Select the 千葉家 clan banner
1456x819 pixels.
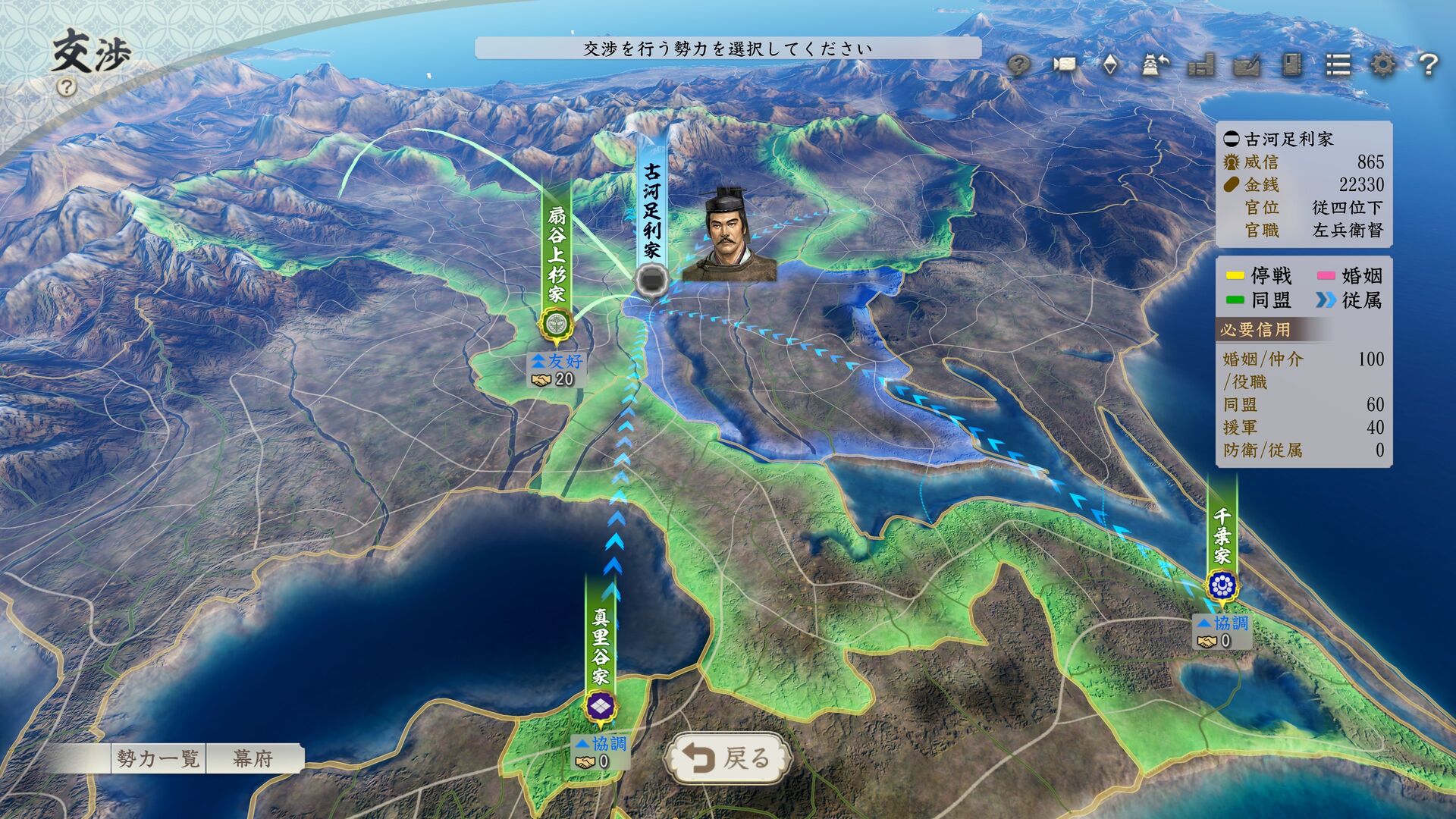1222,546
